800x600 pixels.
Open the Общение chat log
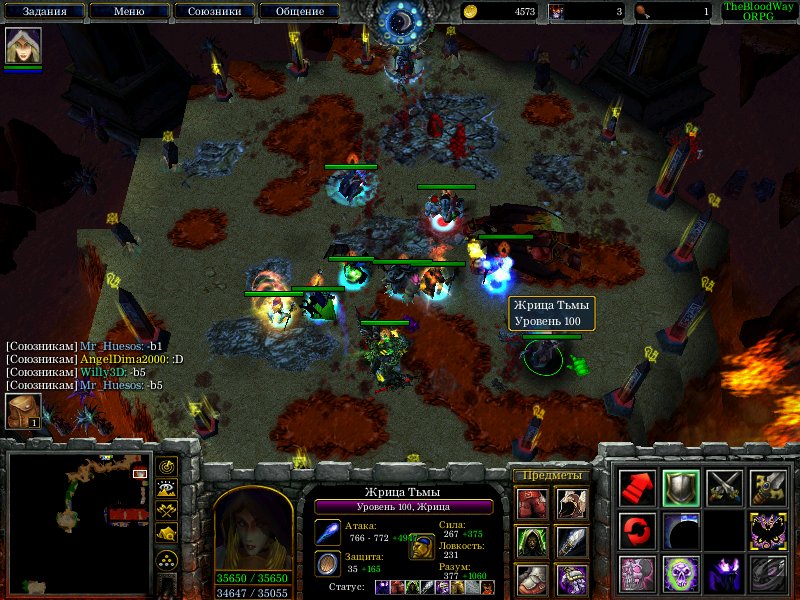pos(299,12)
